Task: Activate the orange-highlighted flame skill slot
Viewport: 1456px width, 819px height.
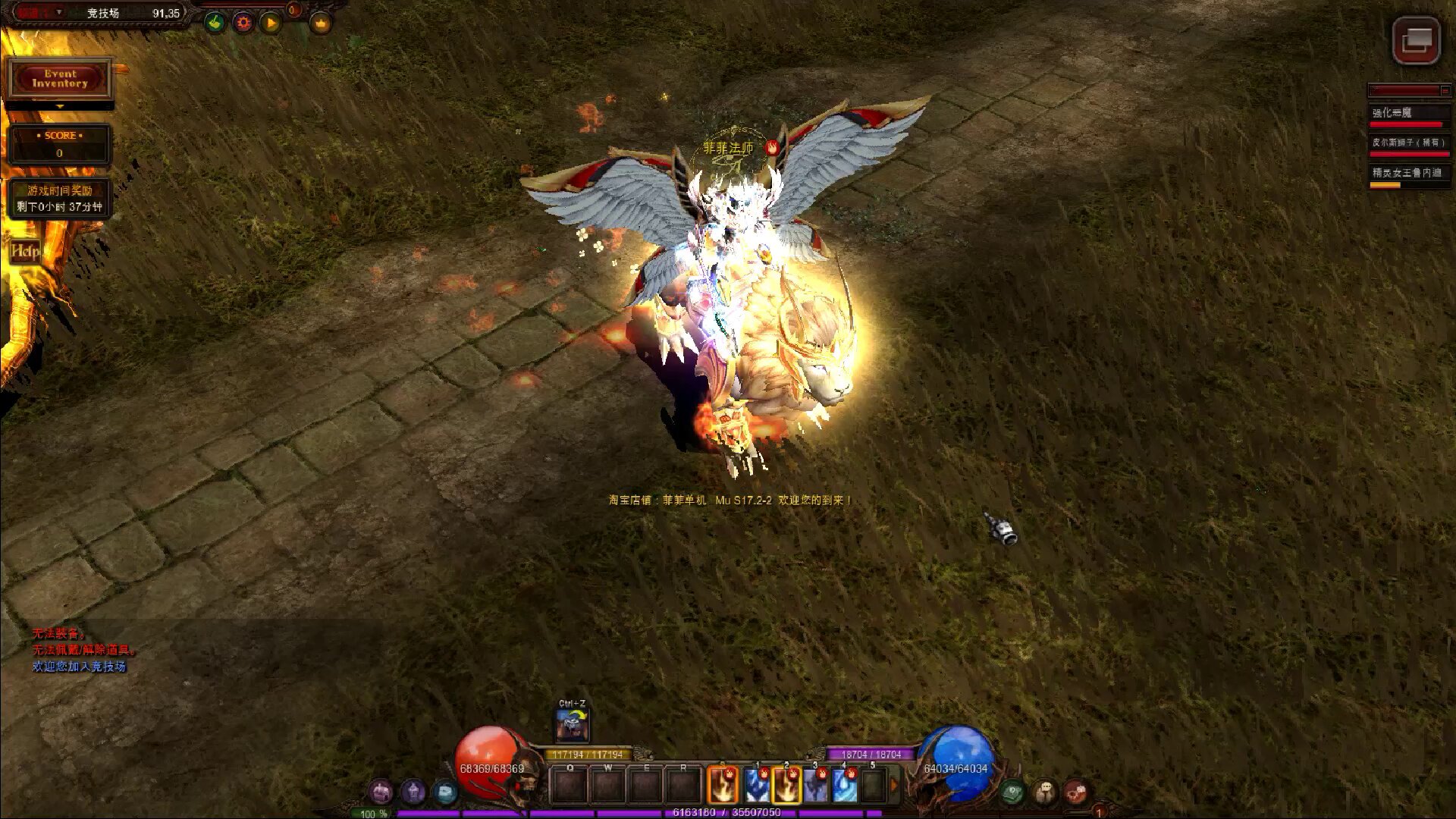Action: coord(723,785)
